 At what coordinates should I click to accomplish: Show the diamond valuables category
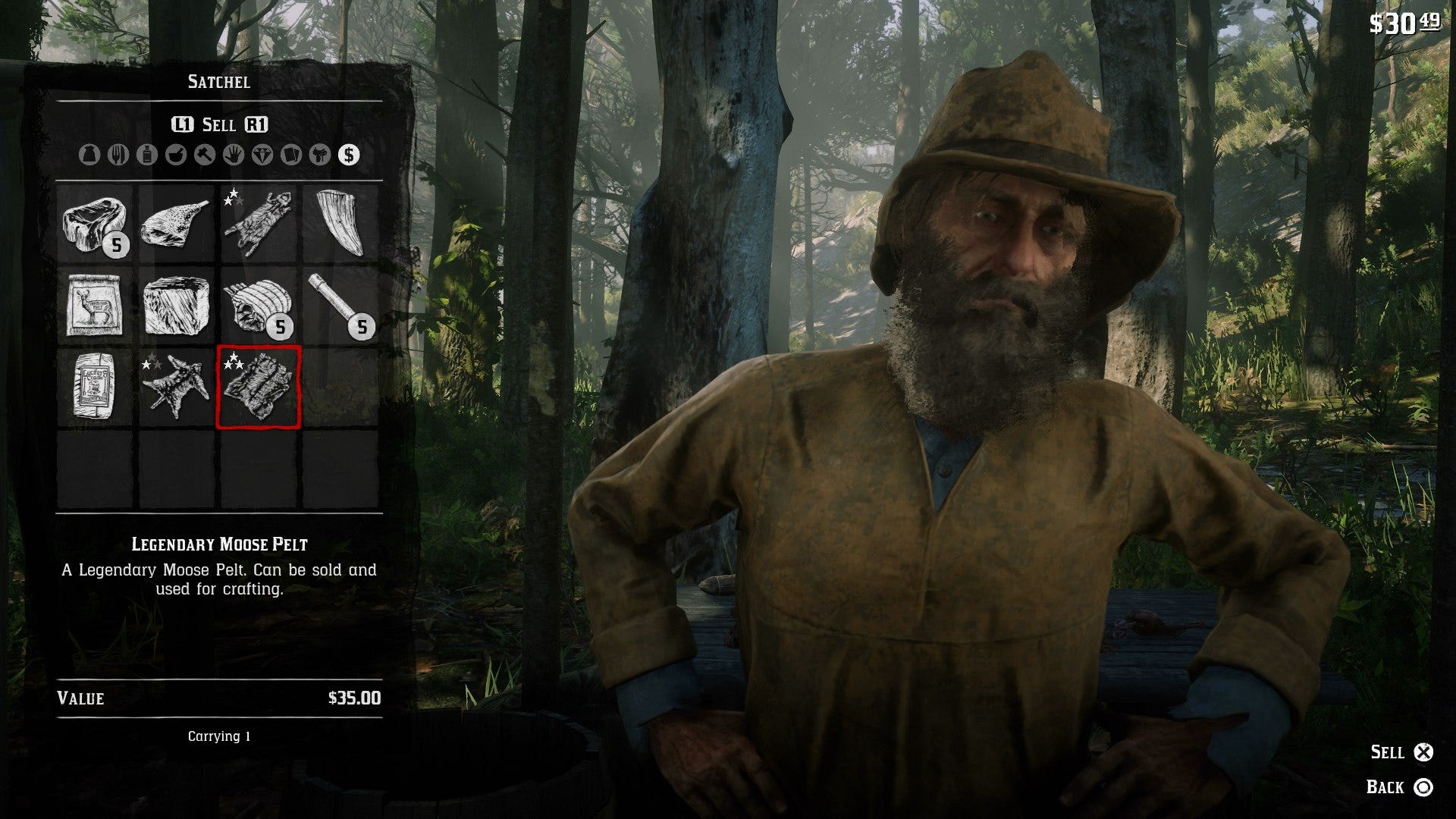tap(262, 155)
